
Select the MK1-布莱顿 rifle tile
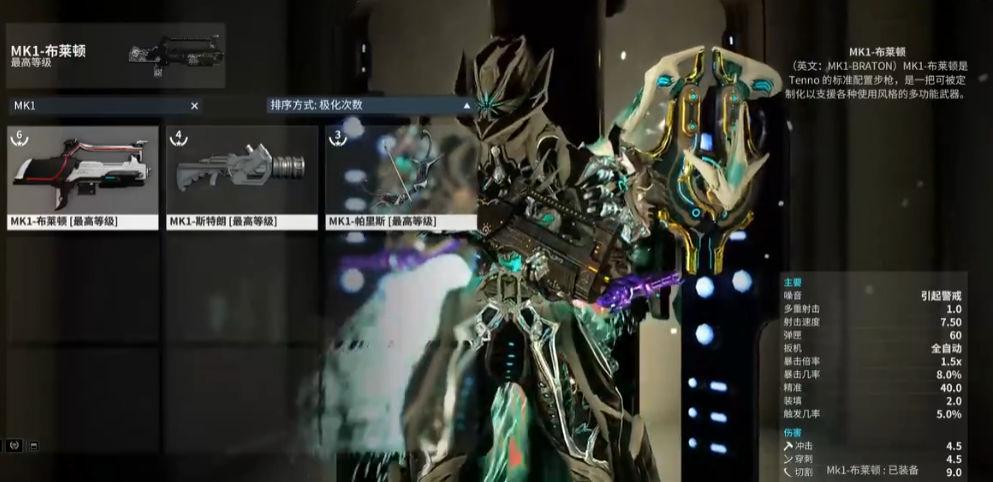[83, 177]
